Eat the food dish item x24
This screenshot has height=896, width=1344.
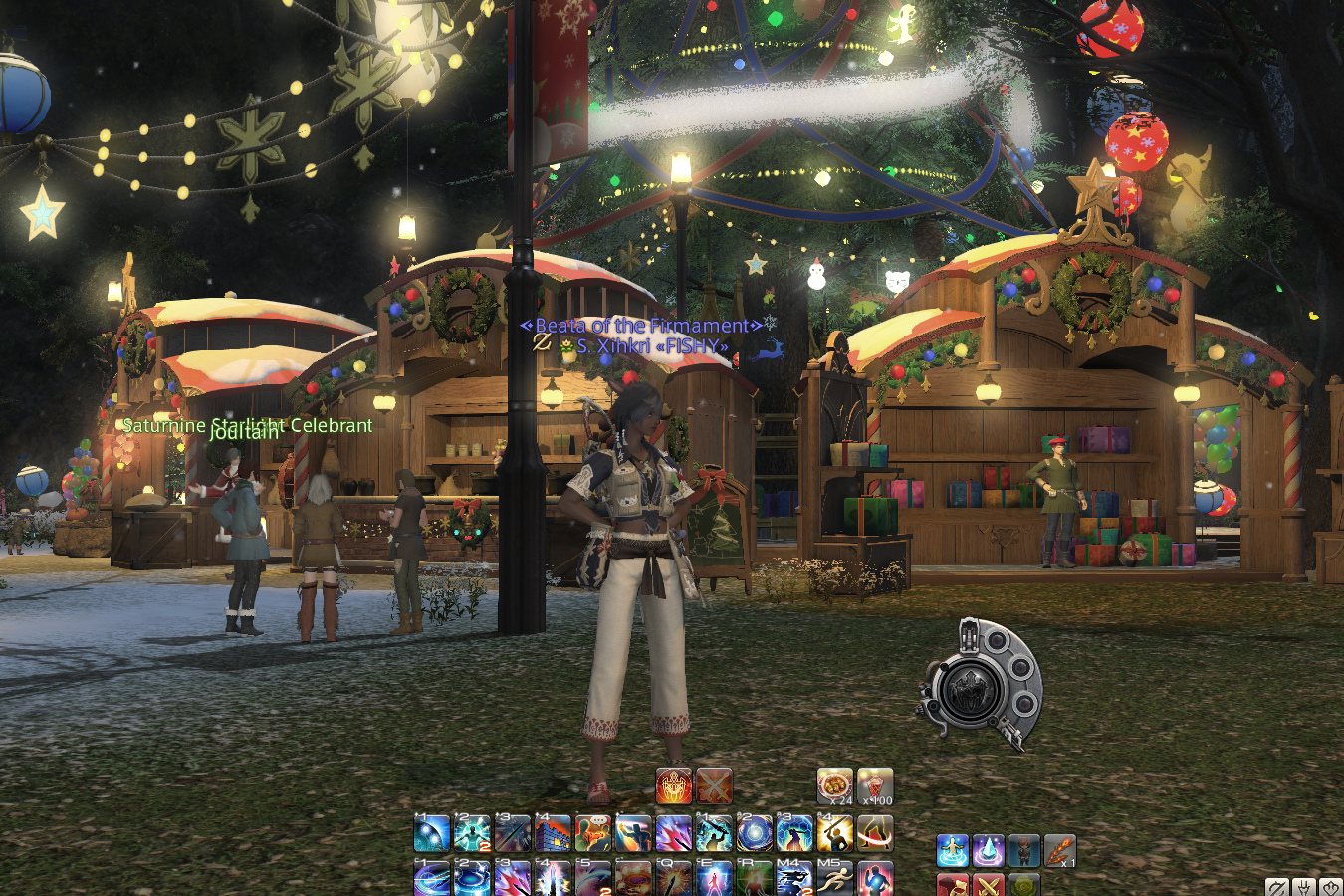pos(835,786)
